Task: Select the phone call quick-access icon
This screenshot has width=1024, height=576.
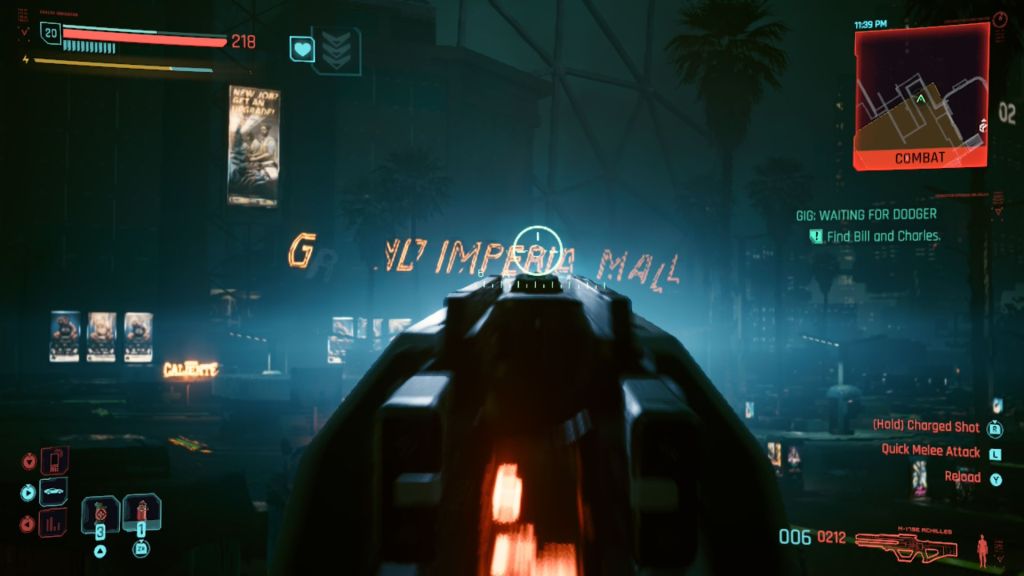Action: click(53, 461)
